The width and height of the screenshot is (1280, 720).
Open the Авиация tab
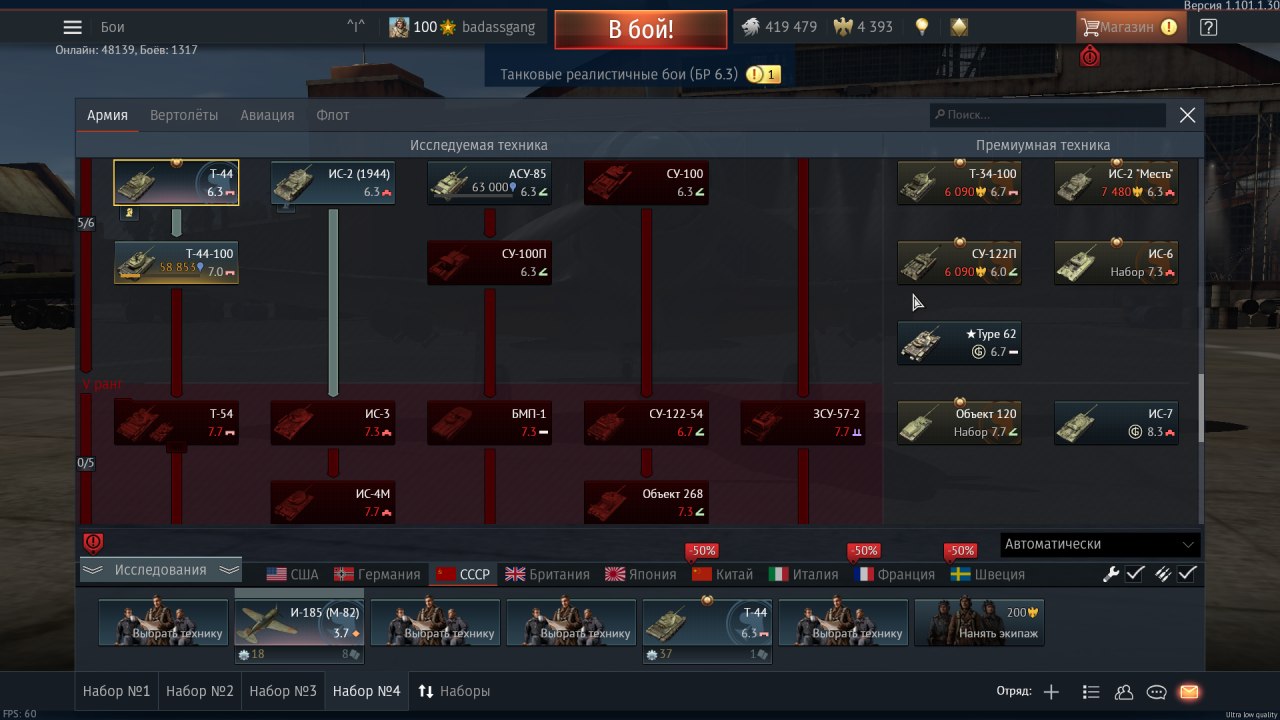point(267,115)
